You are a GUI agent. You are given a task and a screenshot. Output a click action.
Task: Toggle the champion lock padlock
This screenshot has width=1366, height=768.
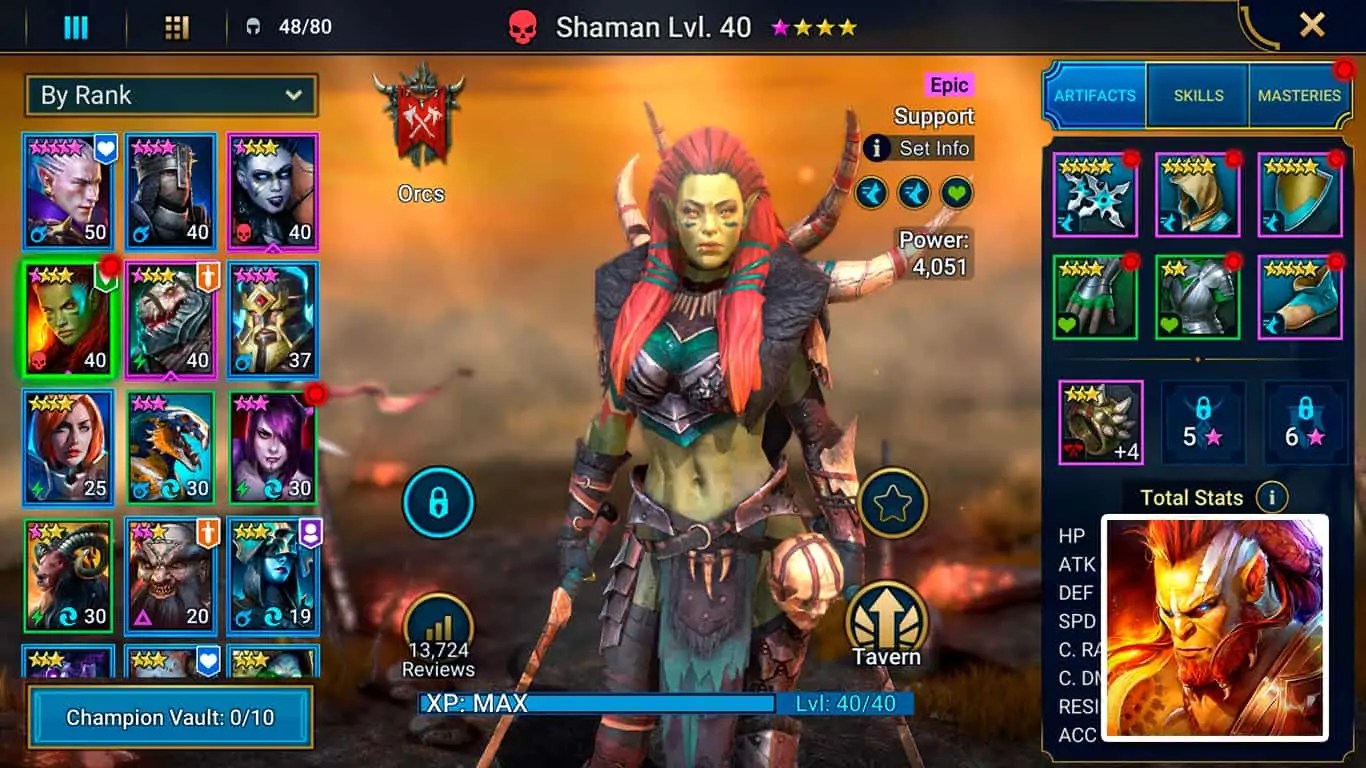click(438, 503)
